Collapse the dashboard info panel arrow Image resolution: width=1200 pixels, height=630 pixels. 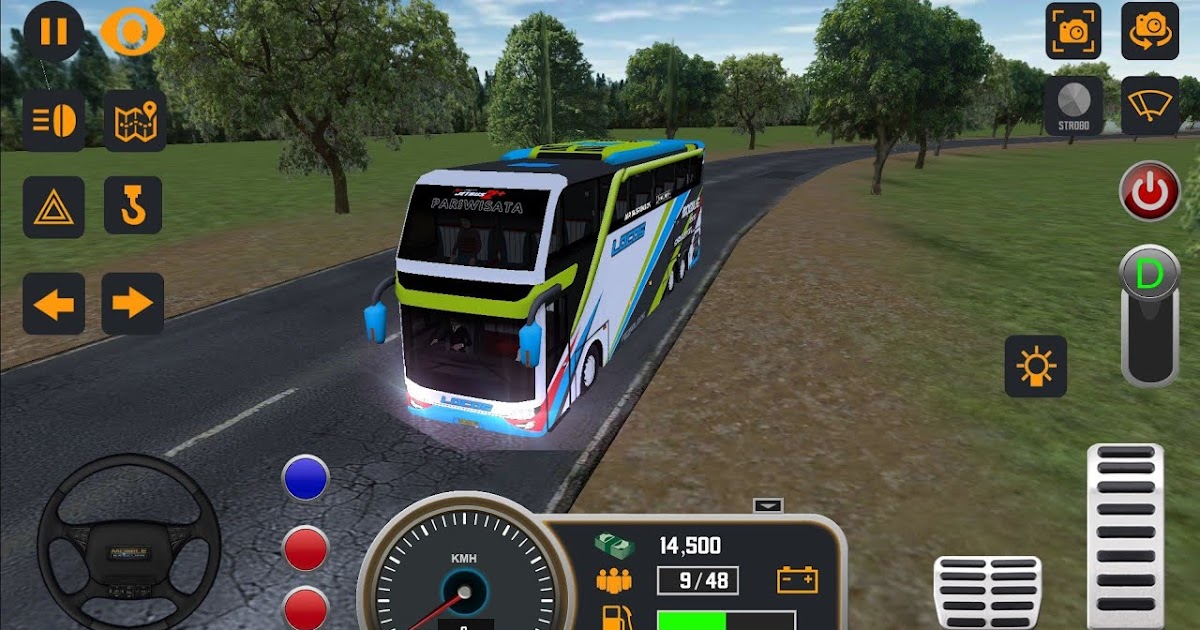pyautogui.click(x=767, y=506)
